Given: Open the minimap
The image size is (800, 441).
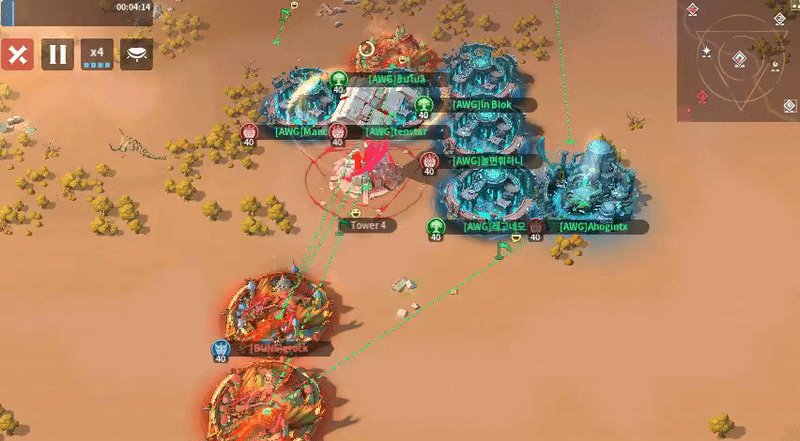Looking at the screenshot, I should [737, 60].
